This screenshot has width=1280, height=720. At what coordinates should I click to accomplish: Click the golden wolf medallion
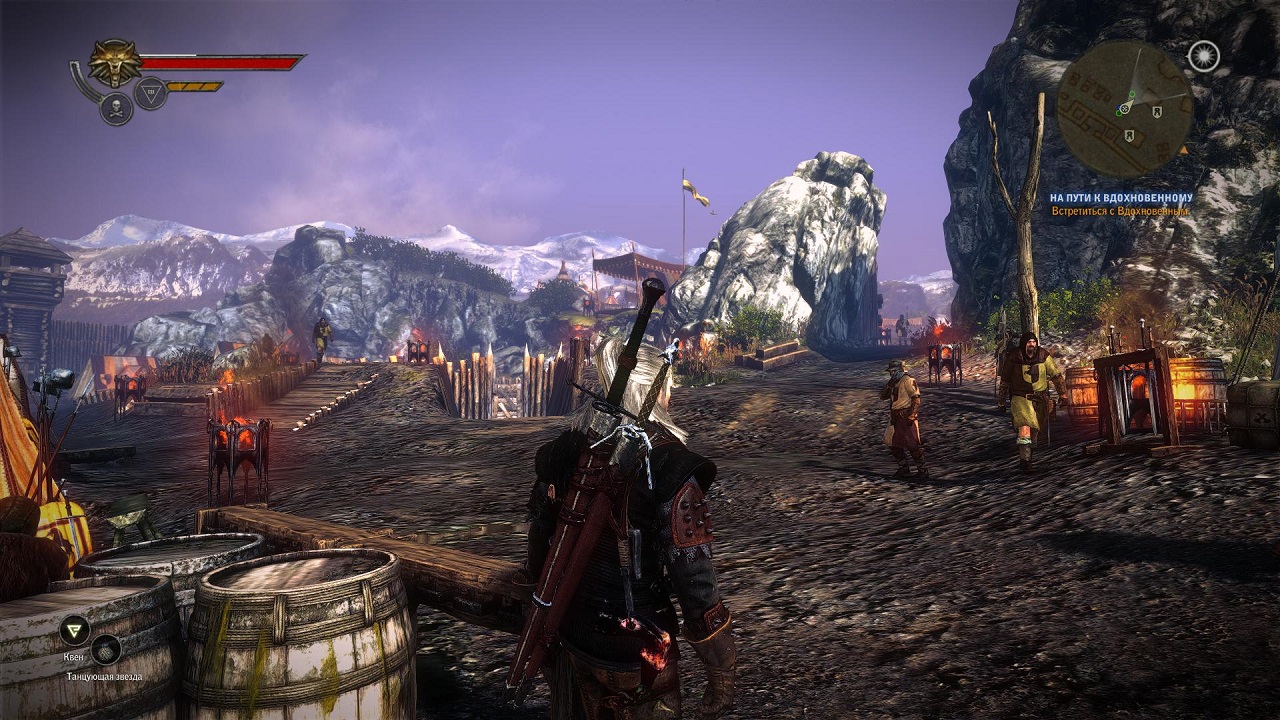click(x=115, y=63)
